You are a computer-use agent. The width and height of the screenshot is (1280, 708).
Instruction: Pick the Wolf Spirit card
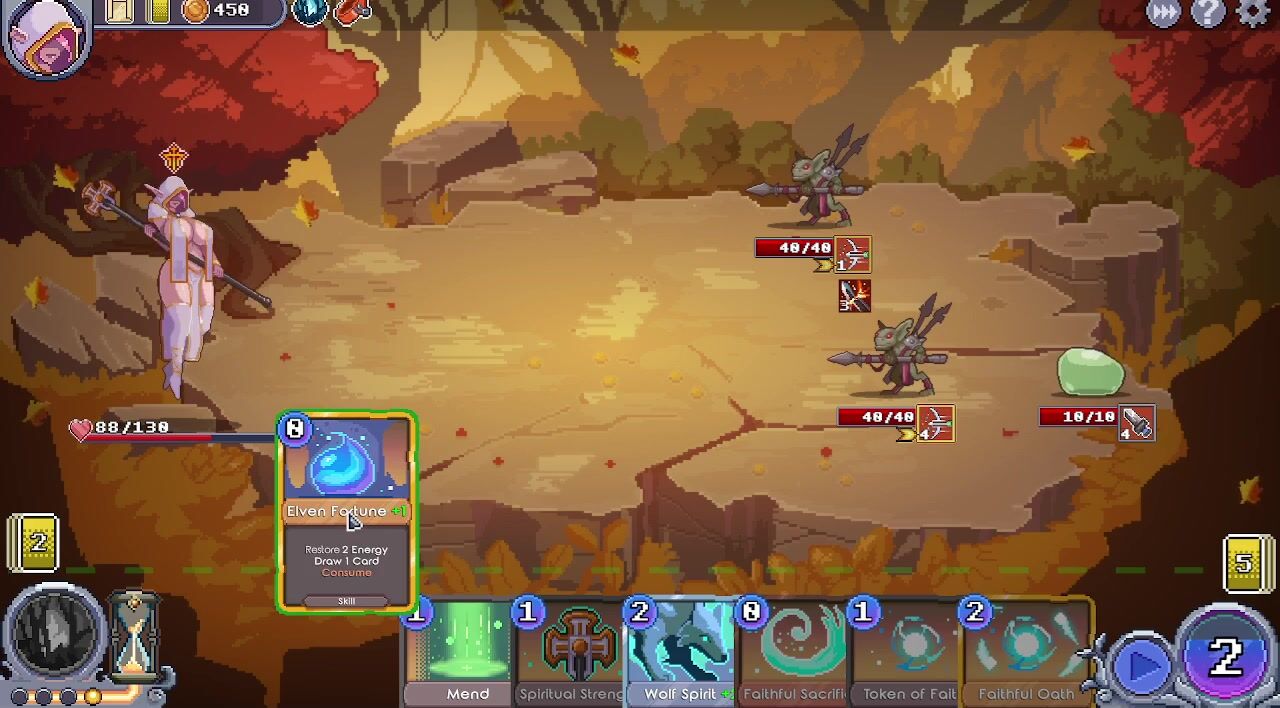tap(682, 652)
